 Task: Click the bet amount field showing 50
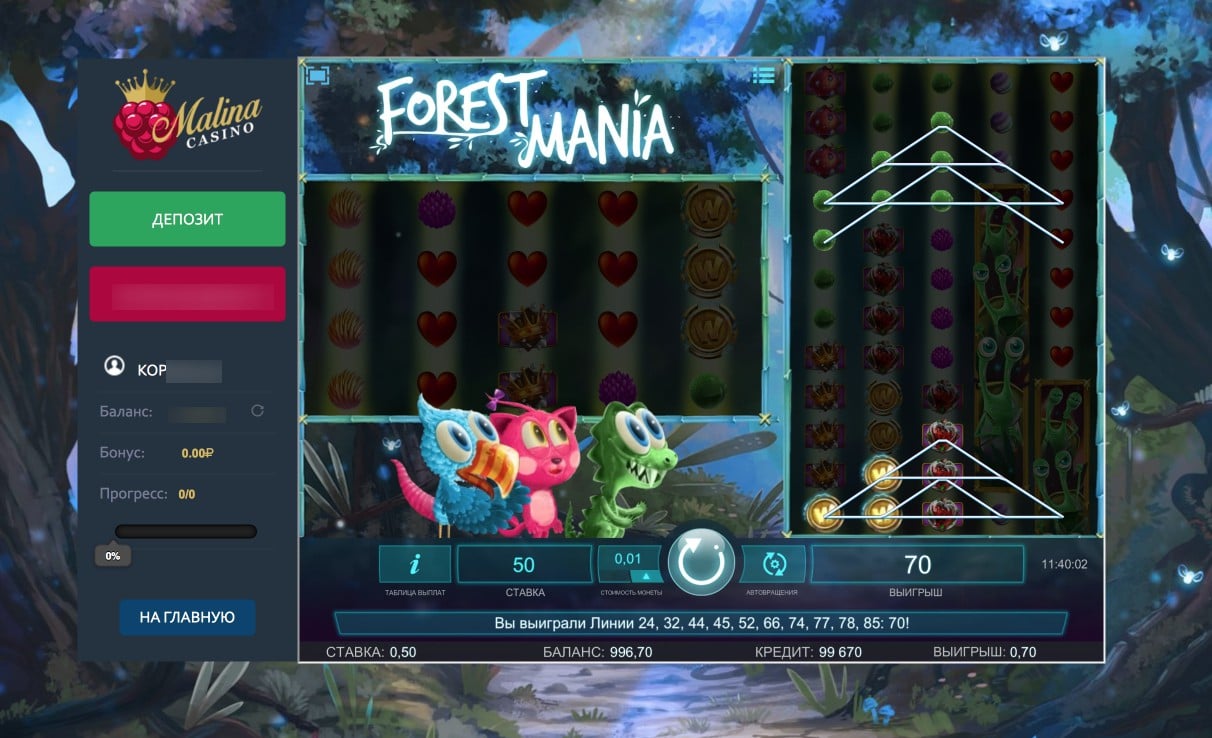click(524, 565)
